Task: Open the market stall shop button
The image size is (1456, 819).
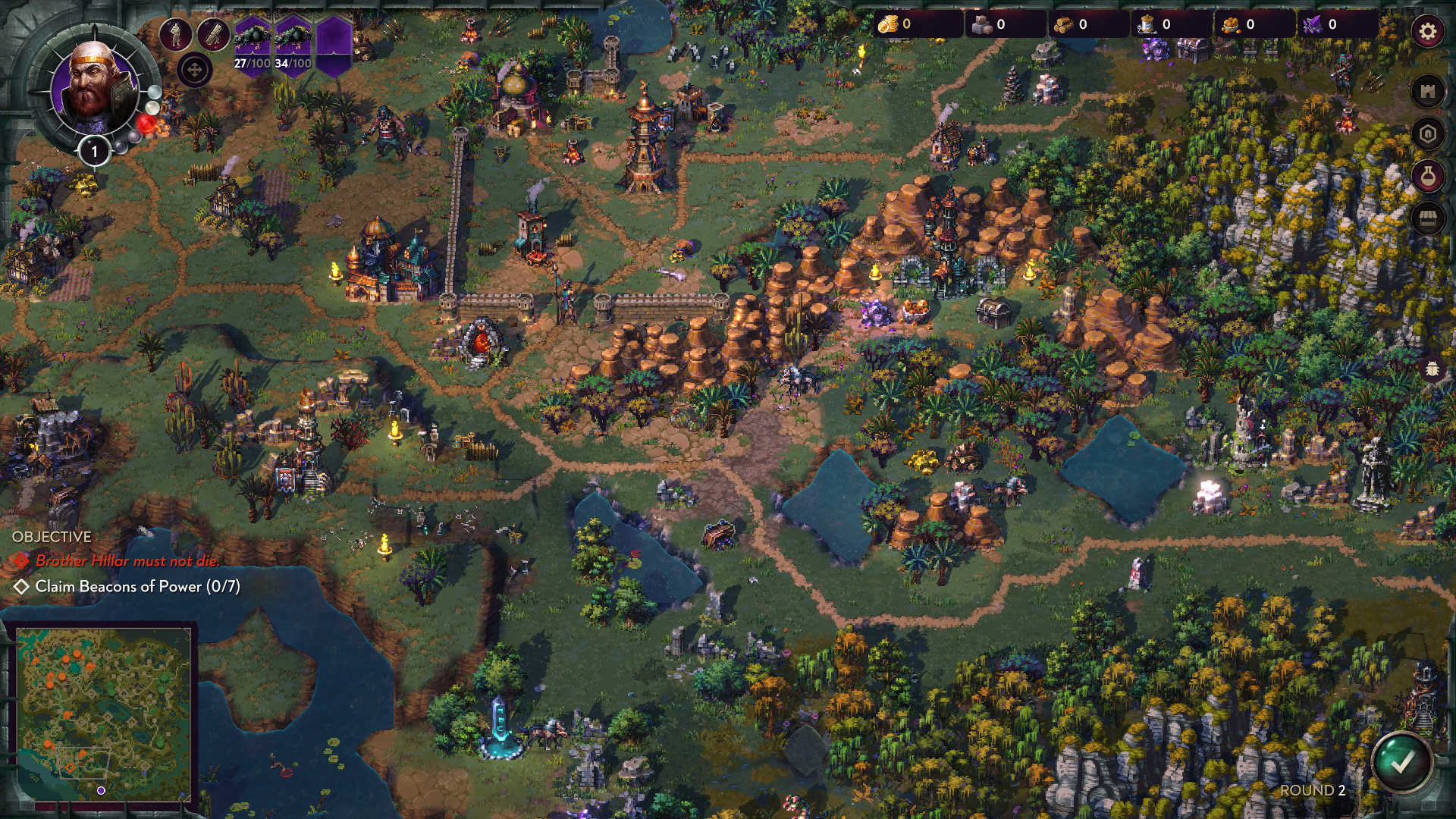Action: pyautogui.click(x=1427, y=219)
